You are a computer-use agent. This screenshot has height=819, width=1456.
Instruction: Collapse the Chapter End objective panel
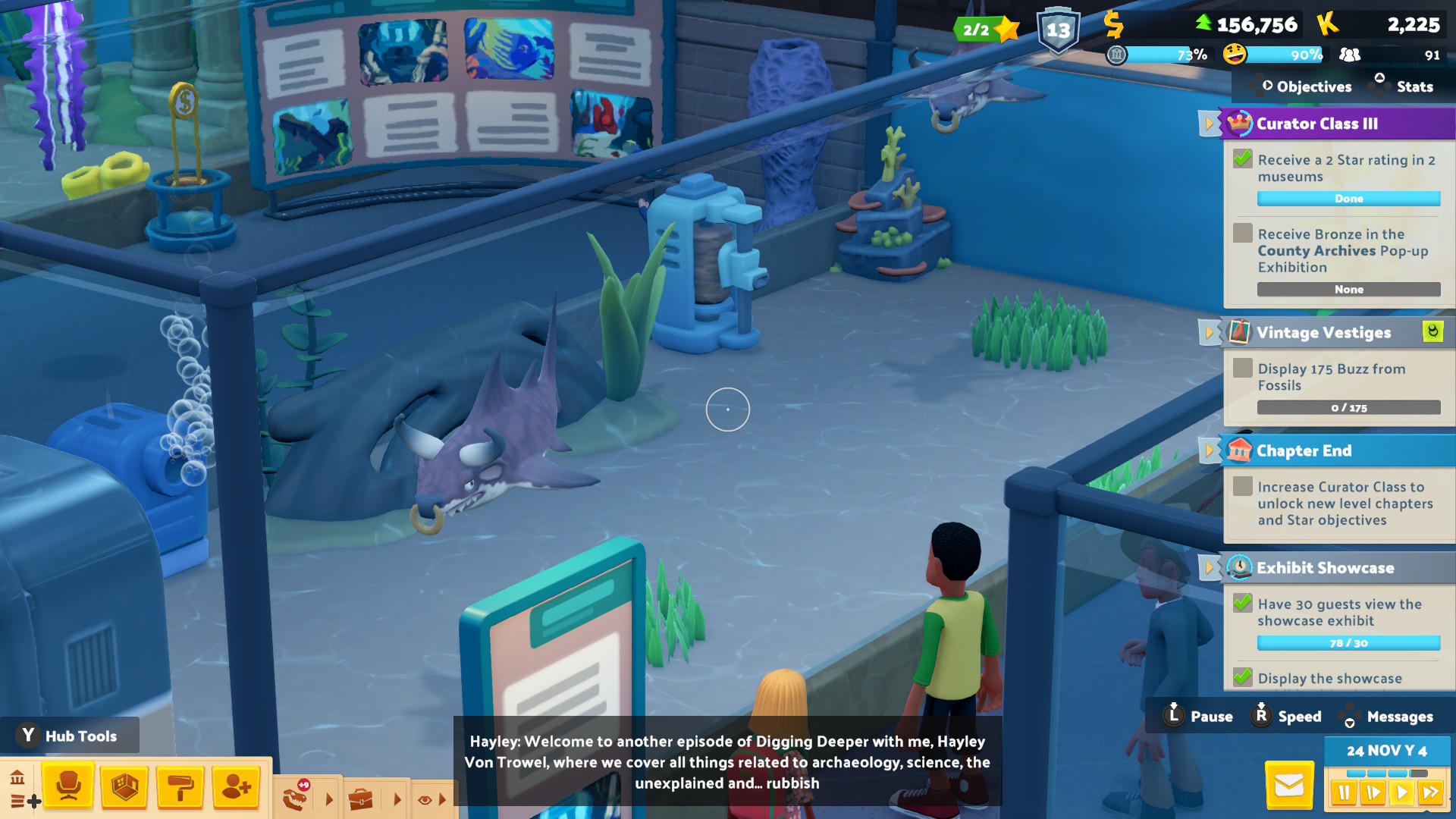(x=1209, y=450)
